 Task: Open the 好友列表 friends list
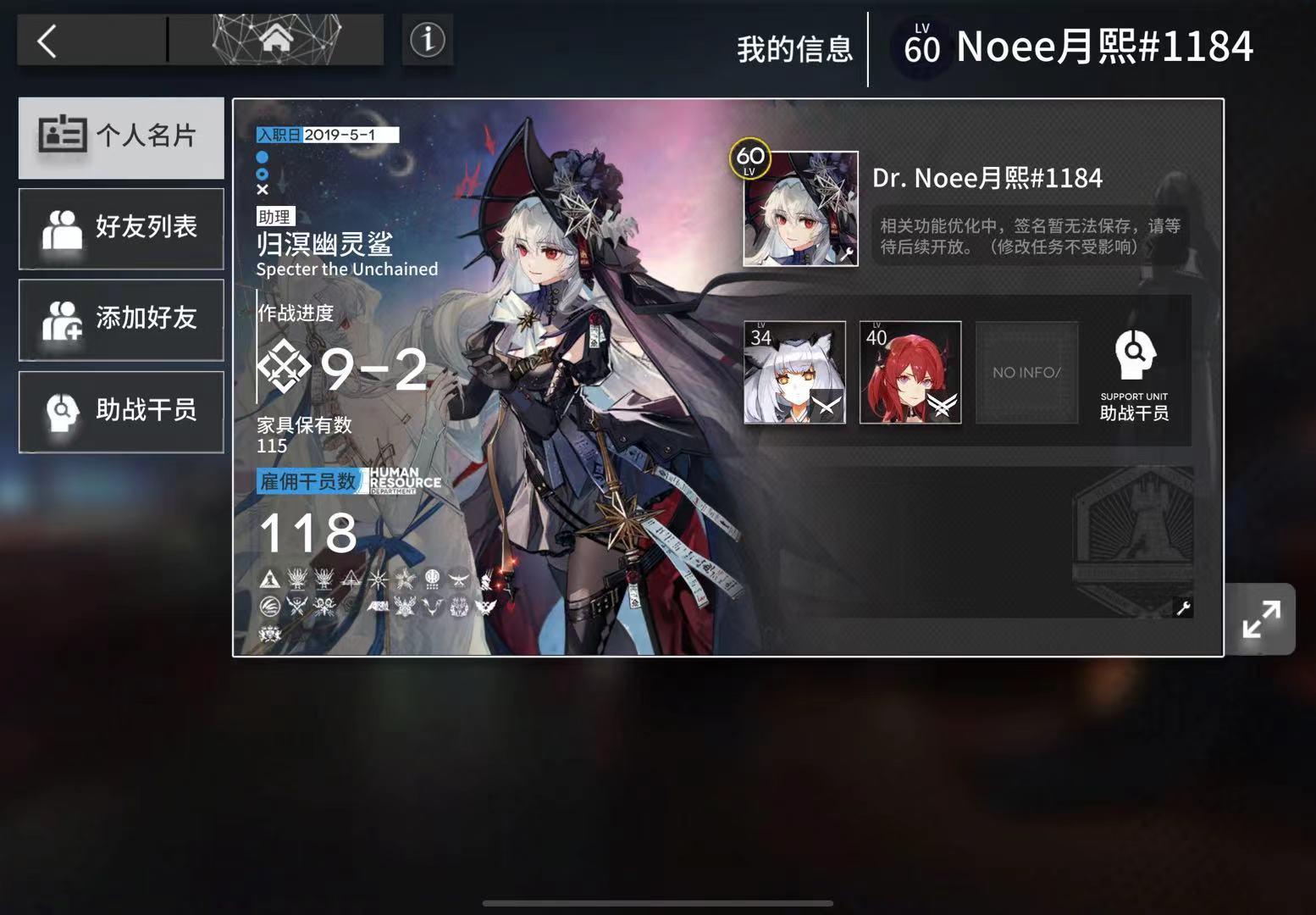click(x=120, y=229)
